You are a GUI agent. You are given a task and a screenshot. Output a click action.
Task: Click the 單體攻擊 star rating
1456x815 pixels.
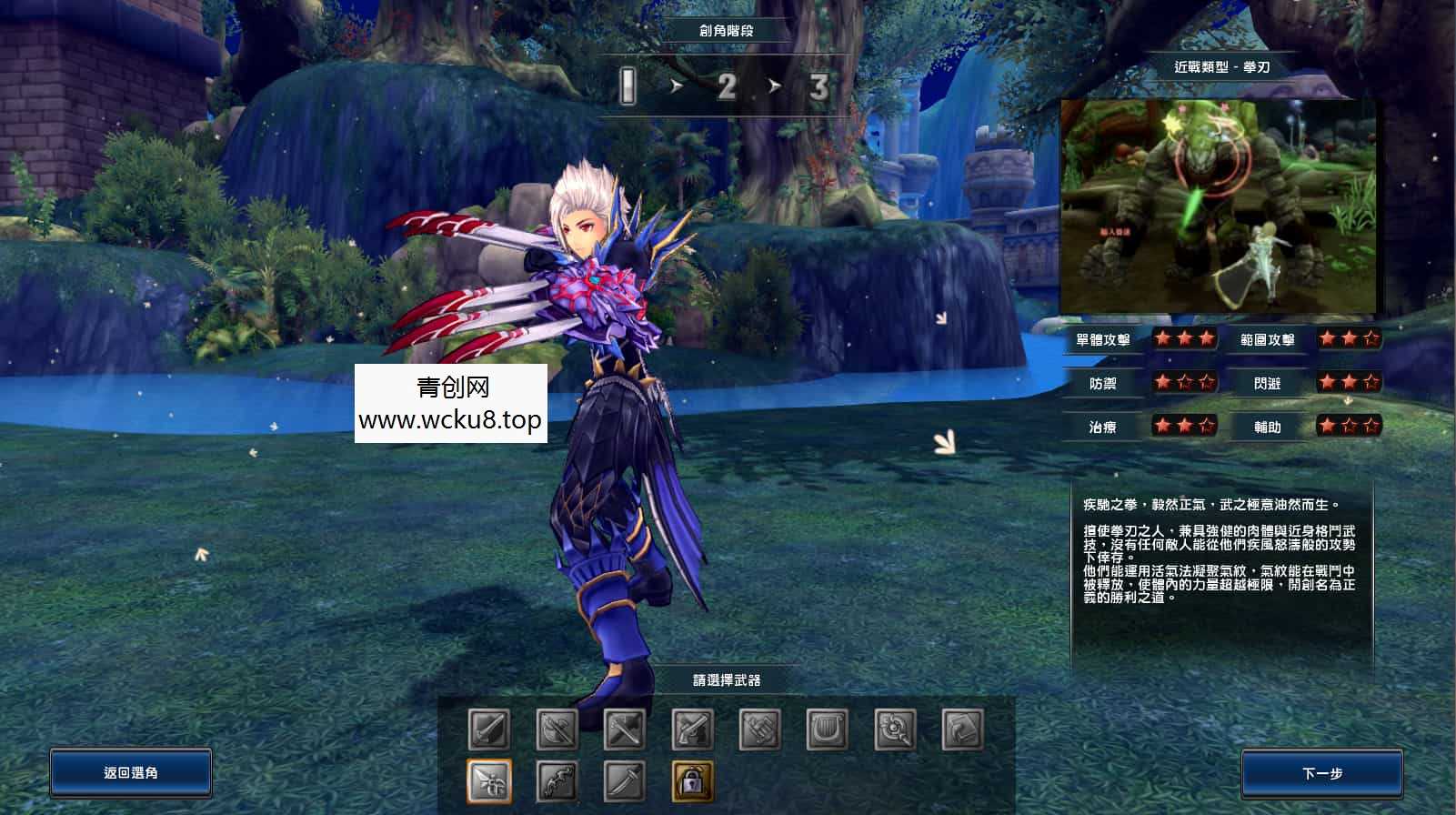pyautogui.click(x=1185, y=338)
